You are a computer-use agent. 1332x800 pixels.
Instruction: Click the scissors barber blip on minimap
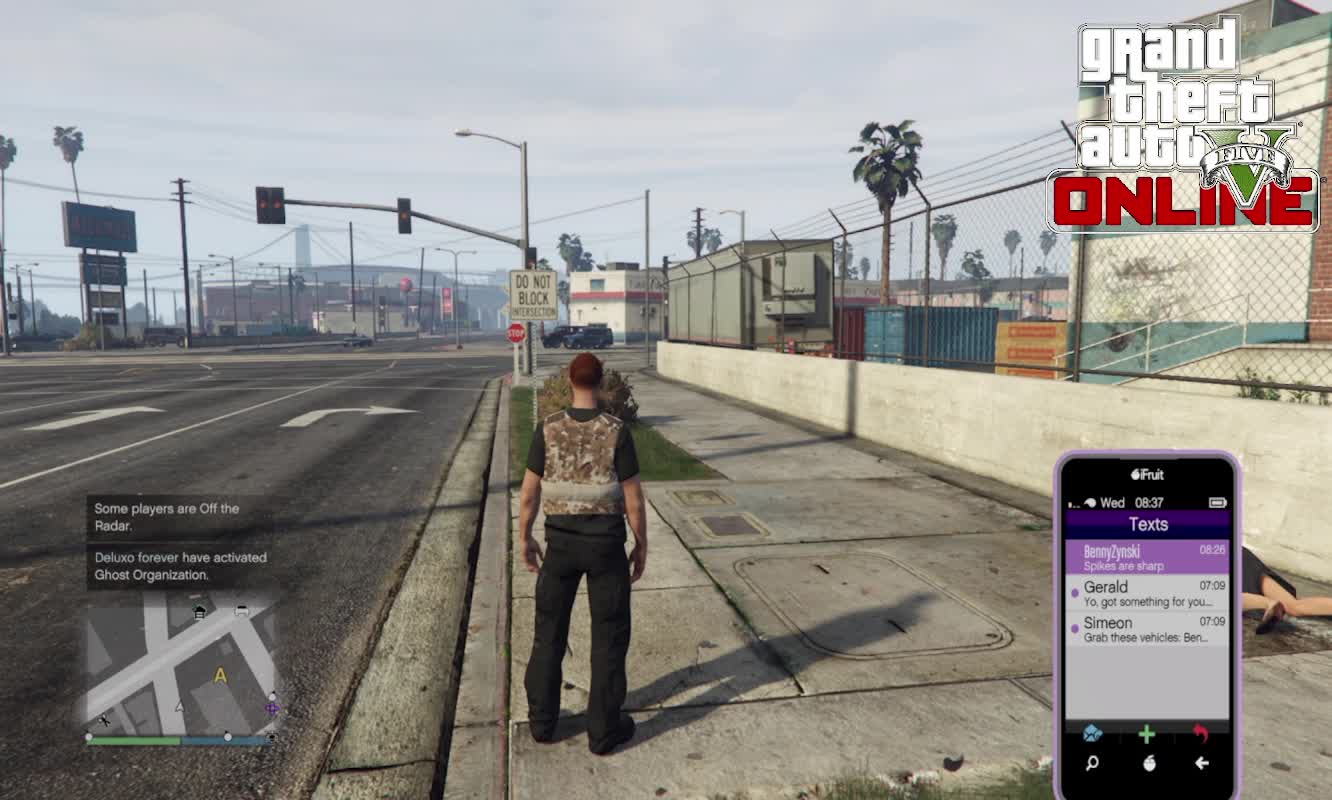coord(104,719)
